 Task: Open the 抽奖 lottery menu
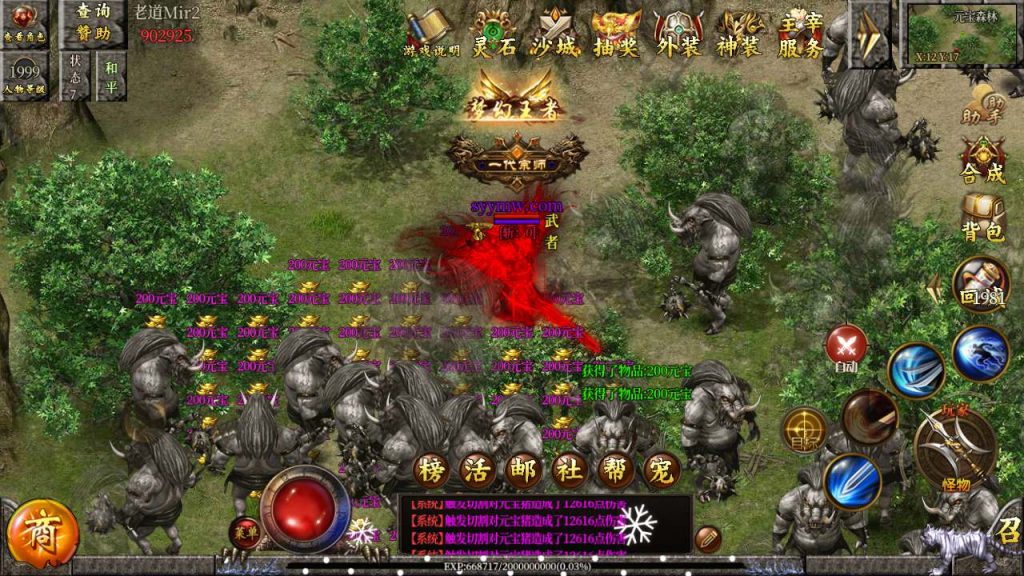tap(615, 33)
